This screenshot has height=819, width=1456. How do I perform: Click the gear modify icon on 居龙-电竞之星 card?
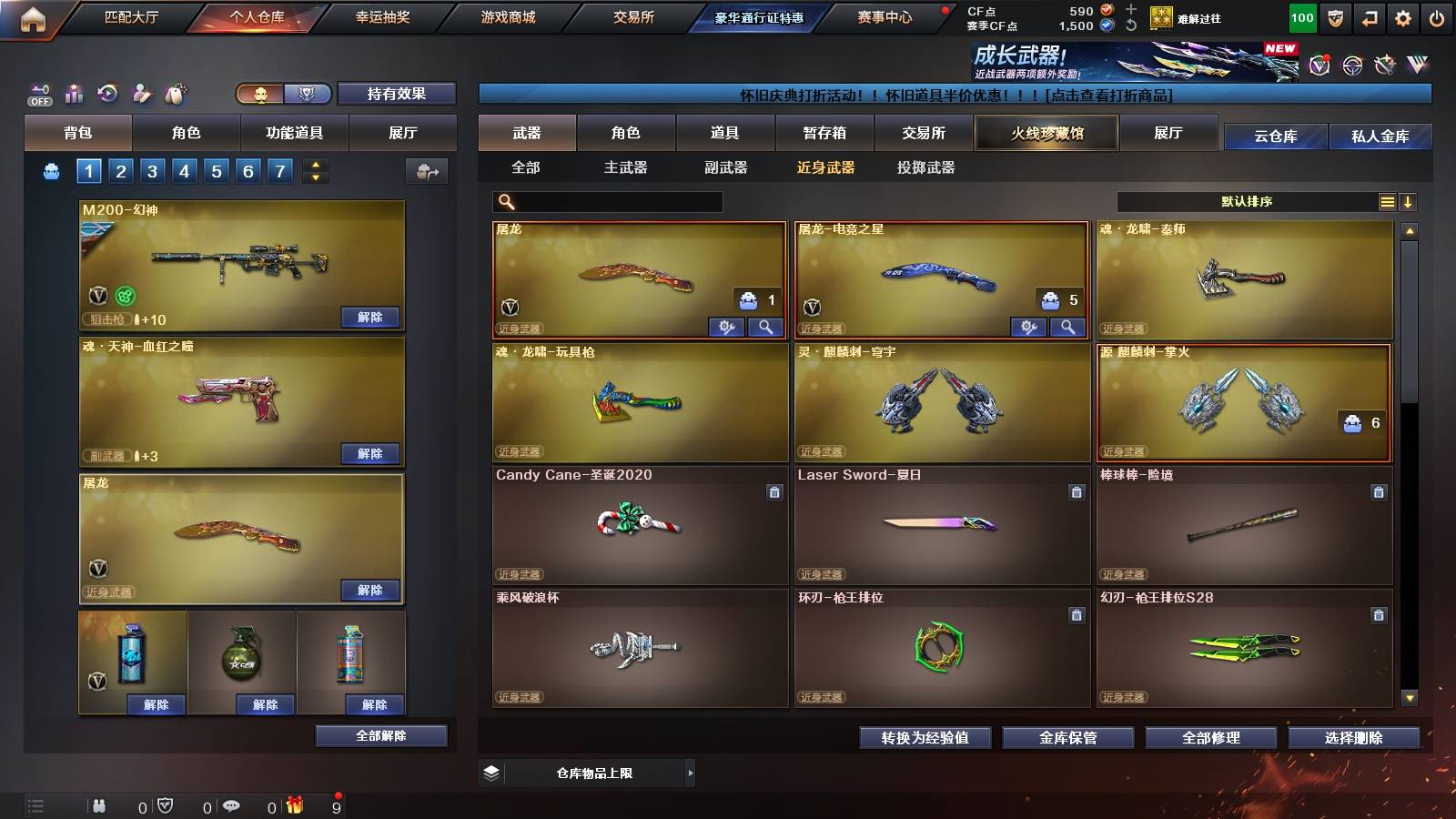point(1030,326)
